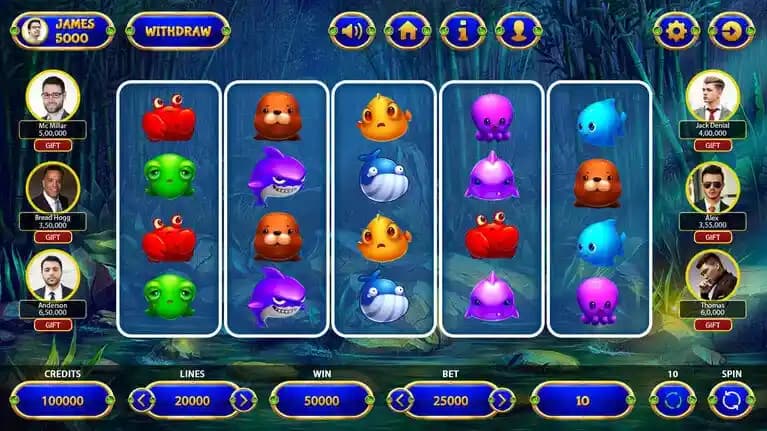This screenshot has height=431, width=767.
Task: Open the gear settings
Action: click(x=676, y=31)
